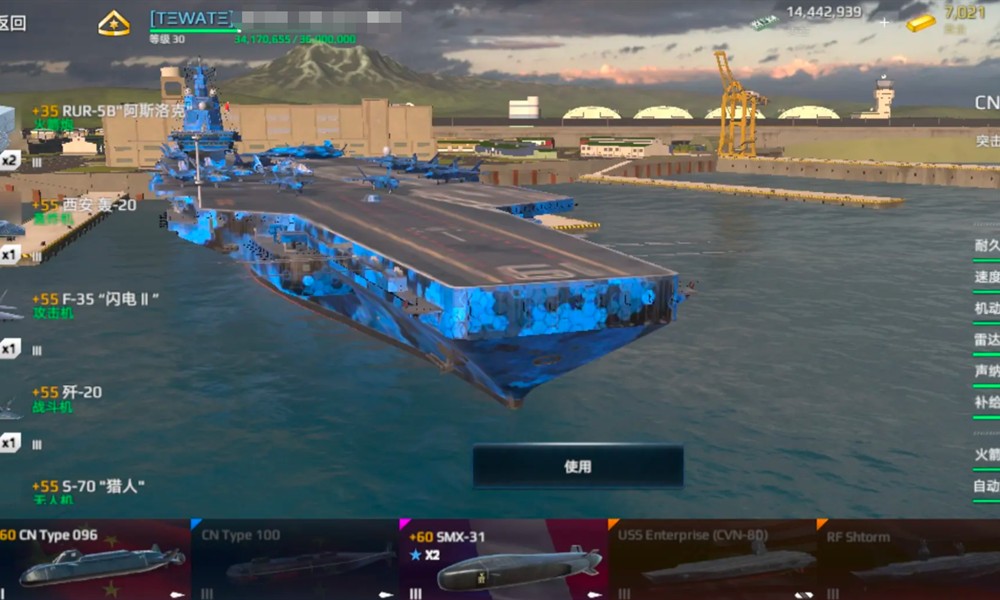This screenshot has height=600, width=1000.
Task: Select the CN Type 096 submarine card
Action: point(94,559)
